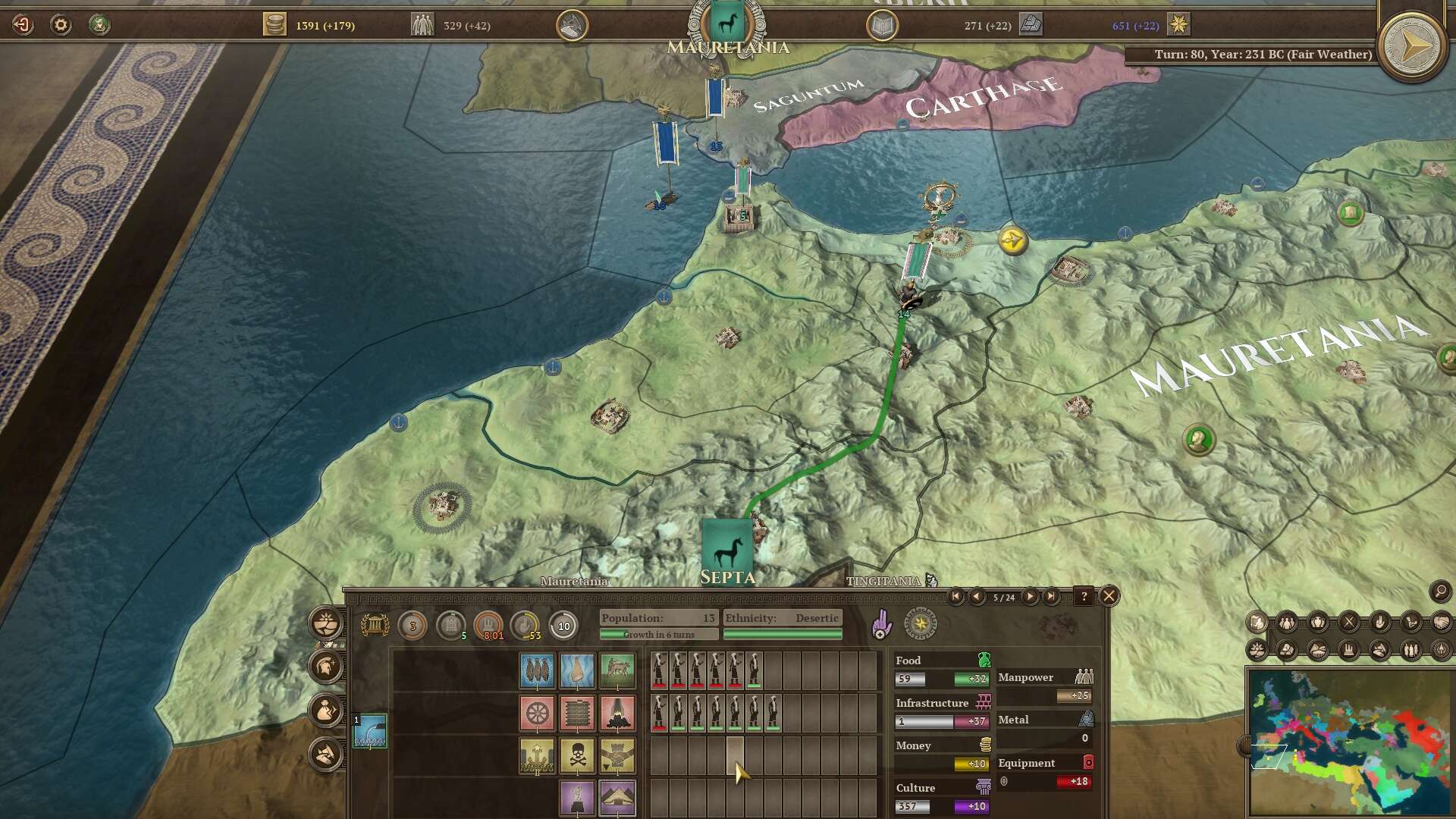Toggle the crossed swords map filter

click(1349, 623)
